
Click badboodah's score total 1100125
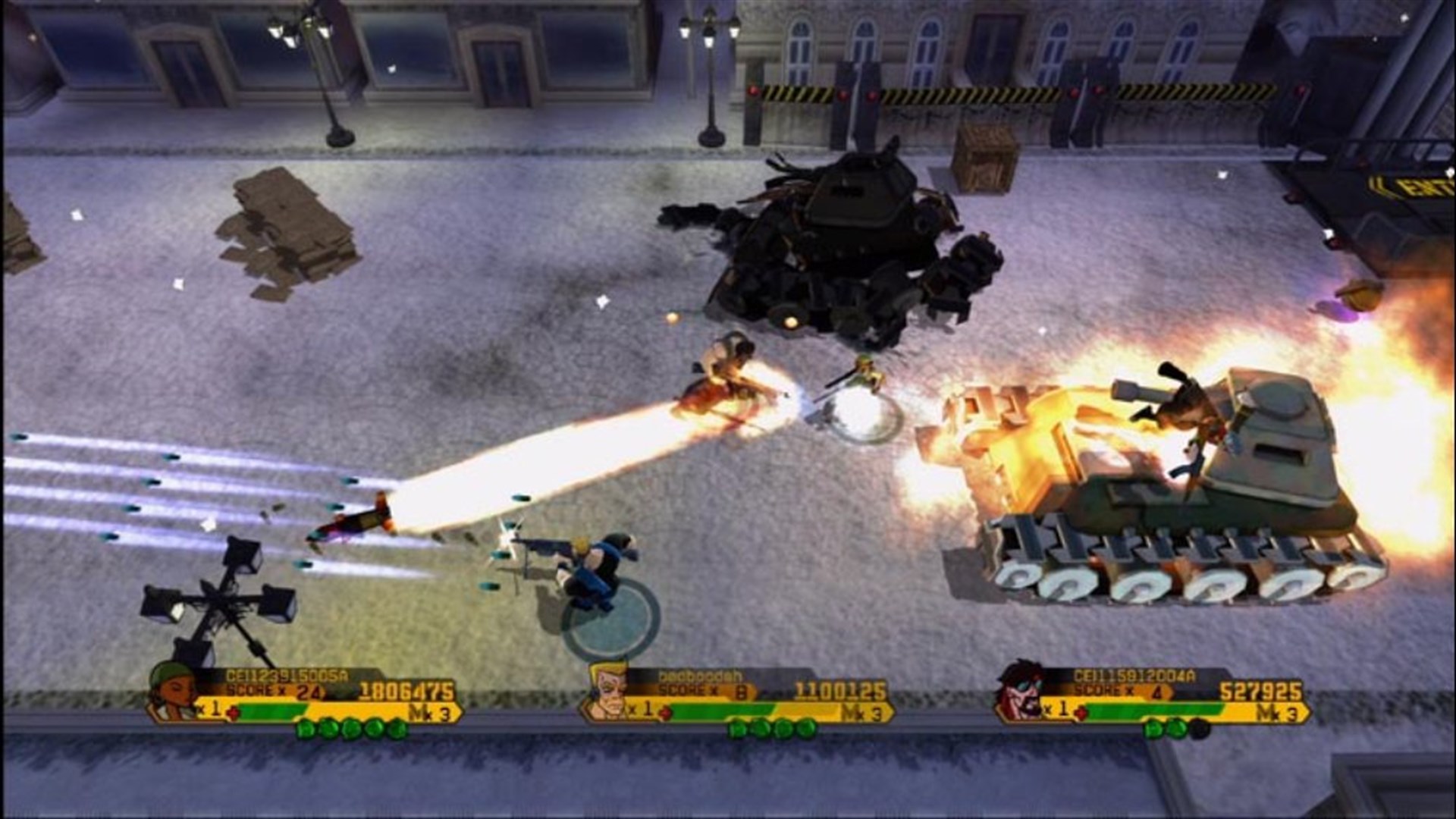(x=840, y=689)
